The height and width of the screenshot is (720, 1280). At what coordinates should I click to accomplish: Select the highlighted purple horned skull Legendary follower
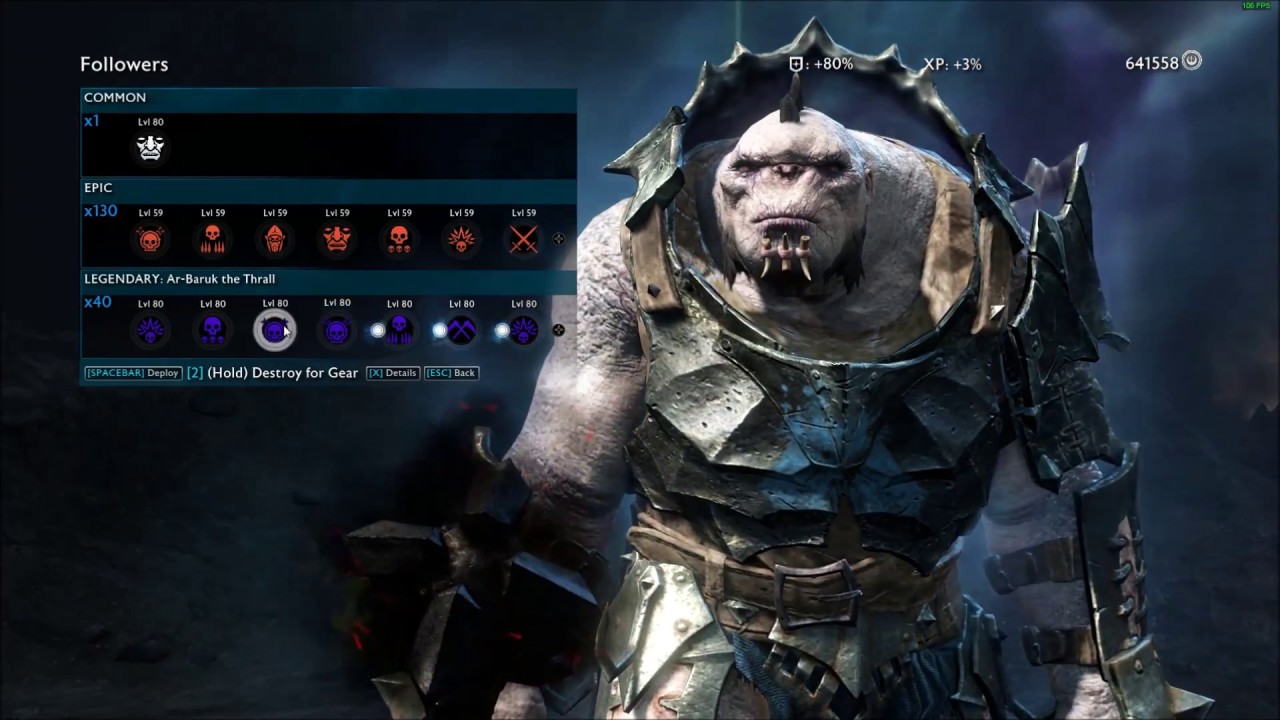click(274, 330)
